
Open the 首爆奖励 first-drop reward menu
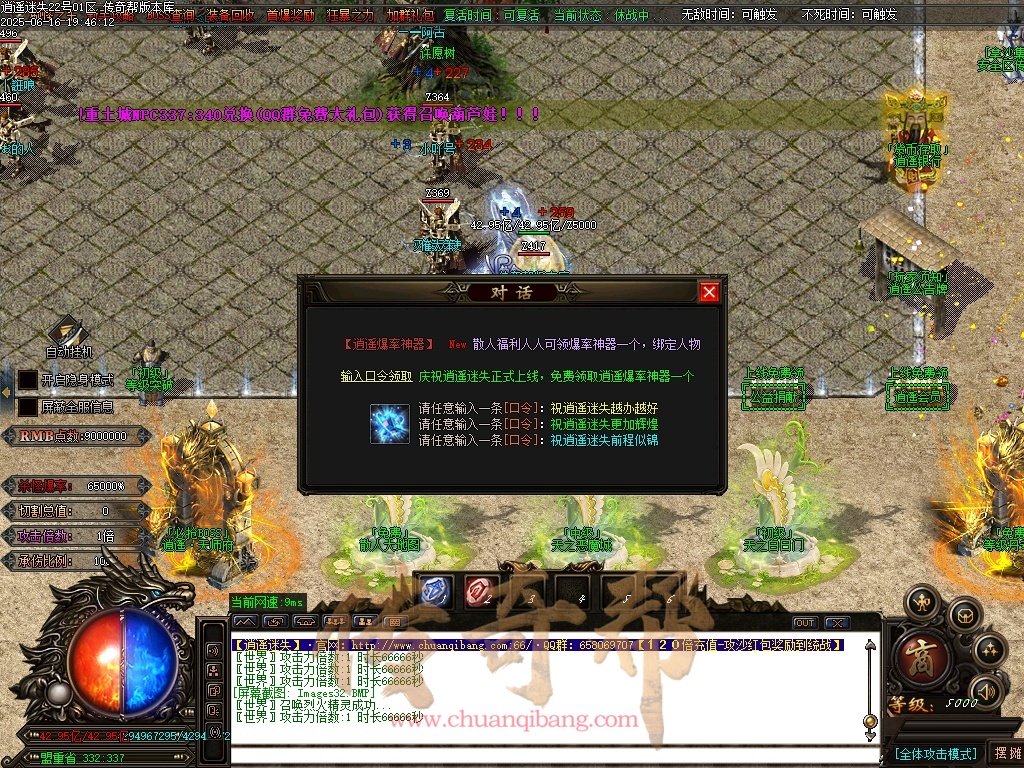pos(290,16)
